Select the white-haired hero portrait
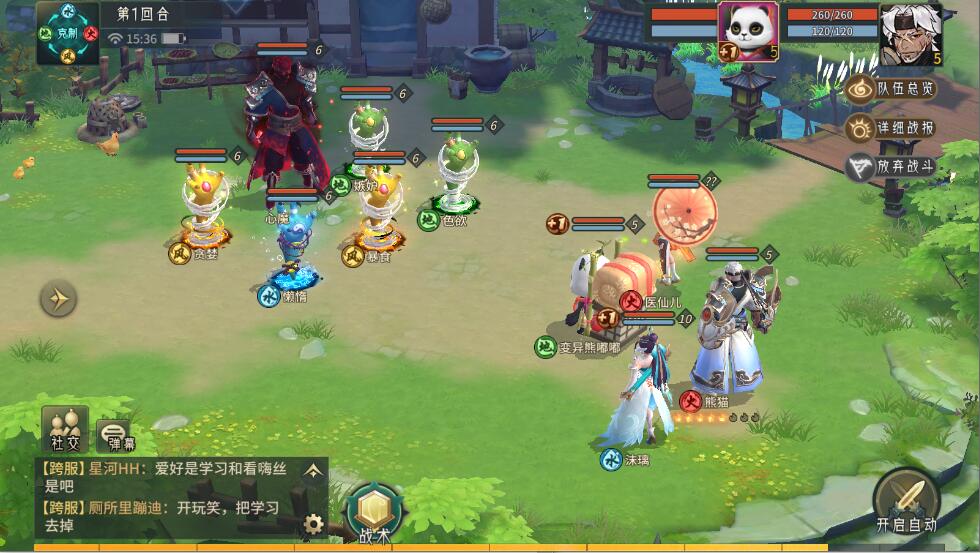The height and width of the screenshot is (553, 980). 910,33
